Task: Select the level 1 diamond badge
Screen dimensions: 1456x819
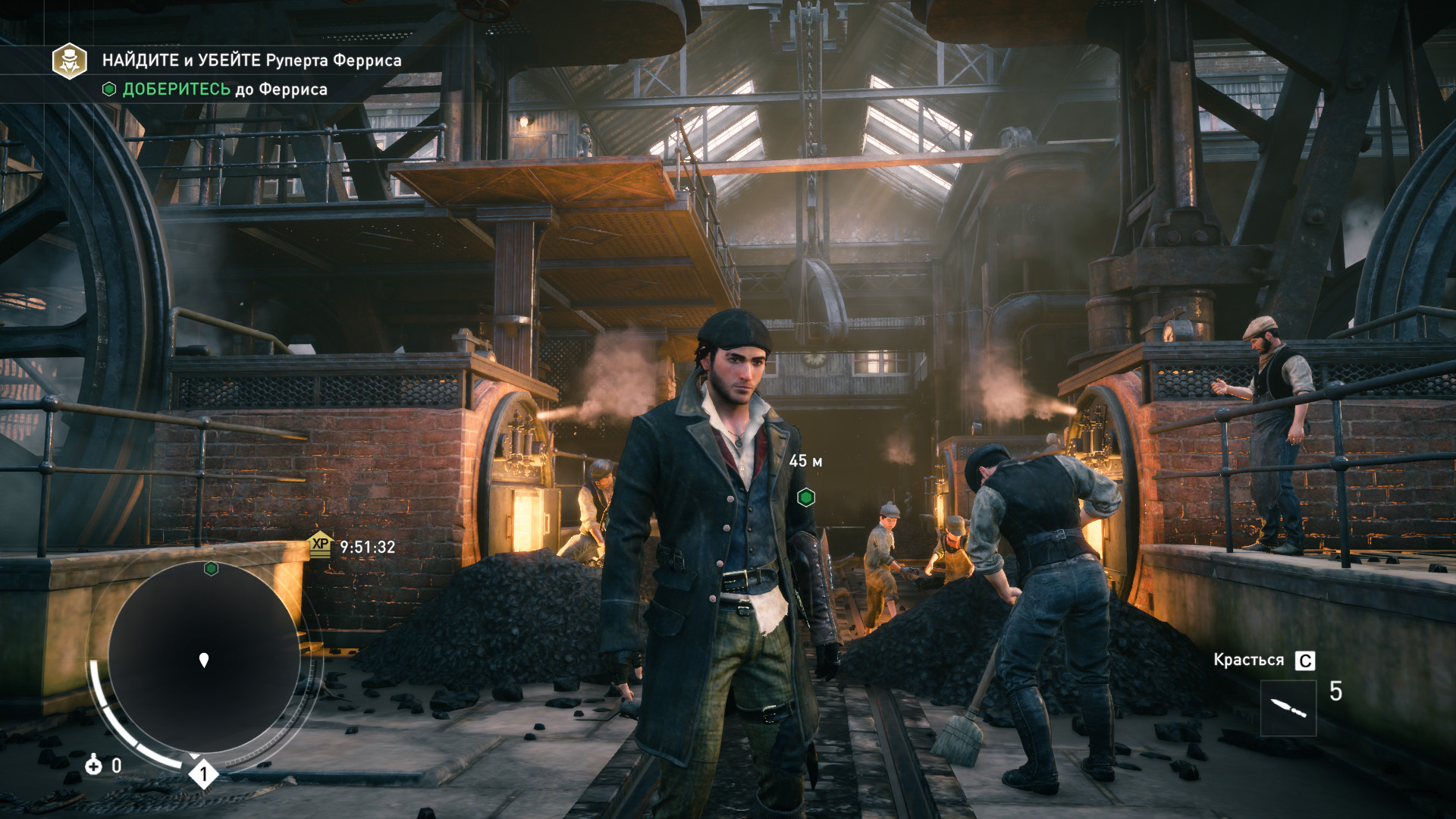Action: [203, 774]
